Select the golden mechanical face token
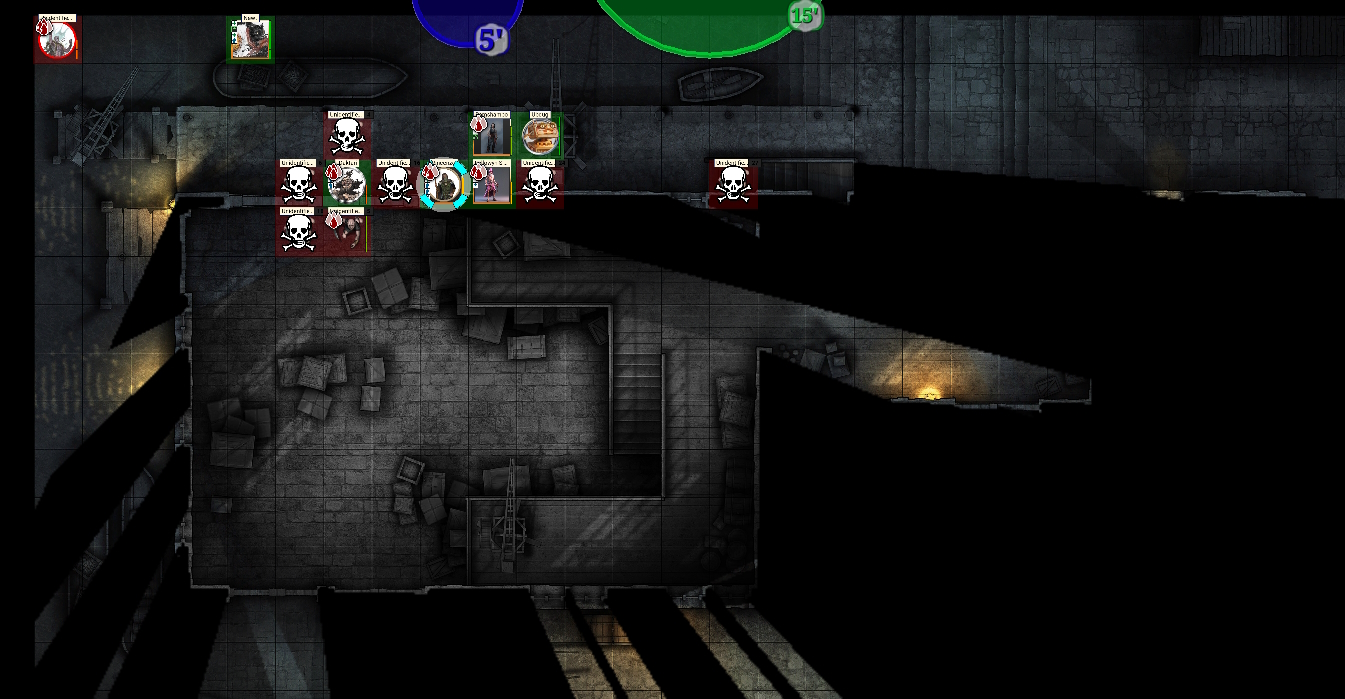This screenshot has height=699, width=1345. point(539,136)
